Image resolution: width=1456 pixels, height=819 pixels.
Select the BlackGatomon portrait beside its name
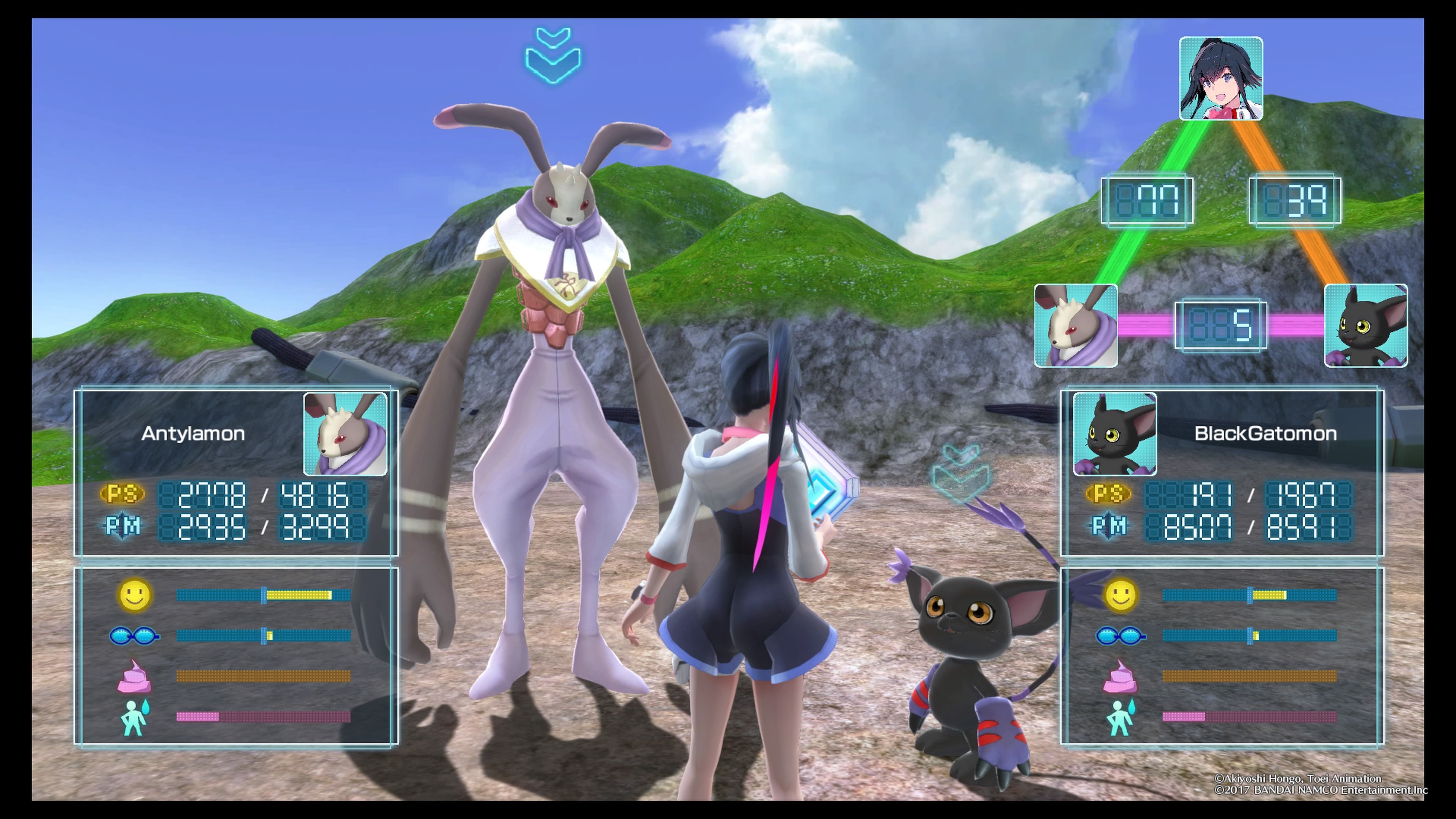coord(1115,434)
